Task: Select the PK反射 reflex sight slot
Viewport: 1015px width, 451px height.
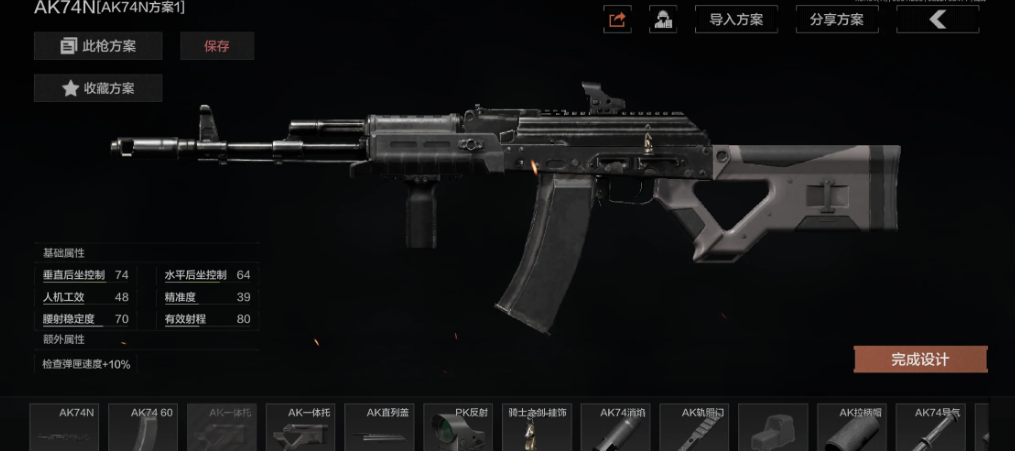Action: coord(458,427)
